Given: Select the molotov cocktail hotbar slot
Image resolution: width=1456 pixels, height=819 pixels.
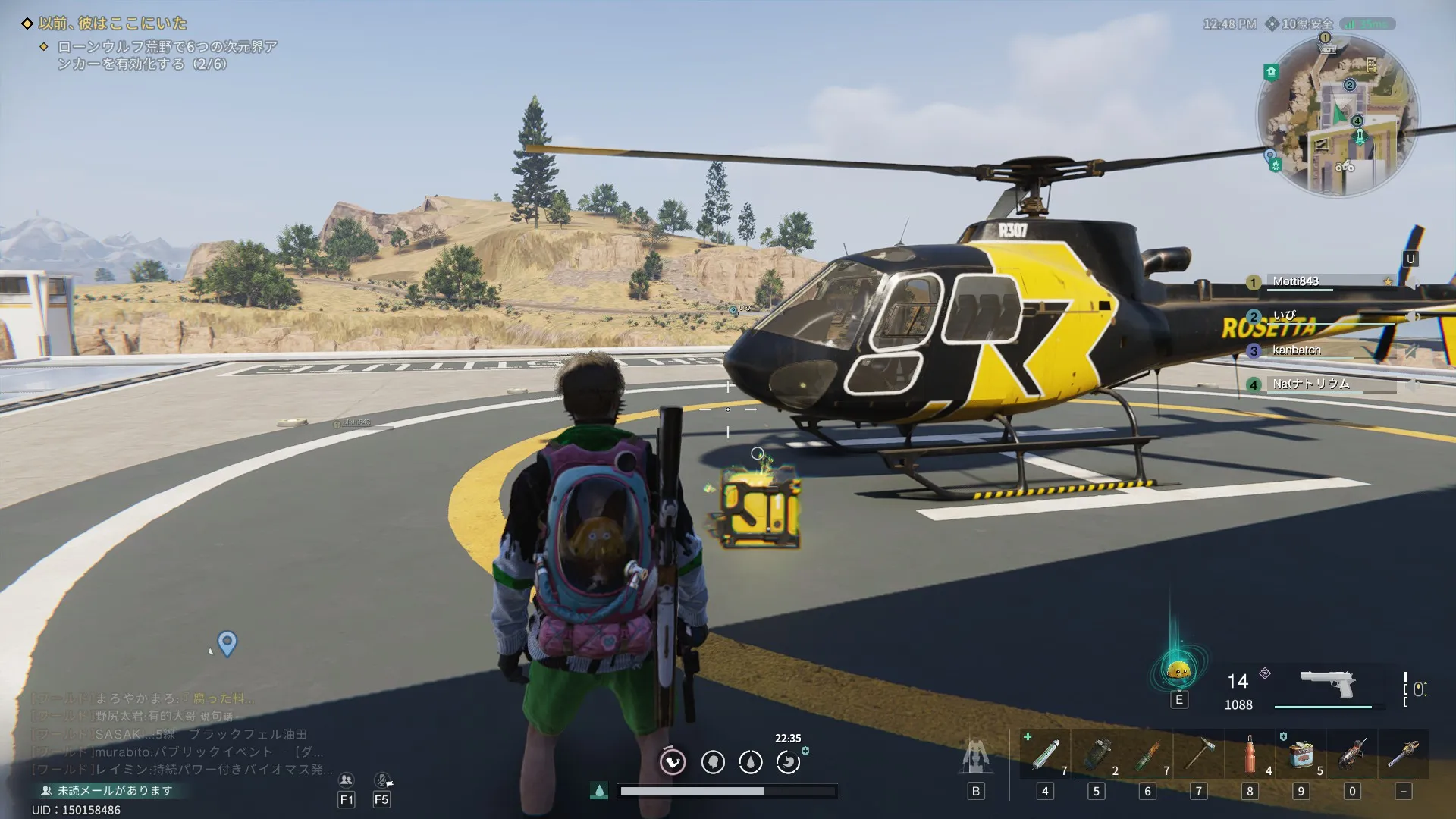Looking at the screenshot, I should pos(1147,755).
